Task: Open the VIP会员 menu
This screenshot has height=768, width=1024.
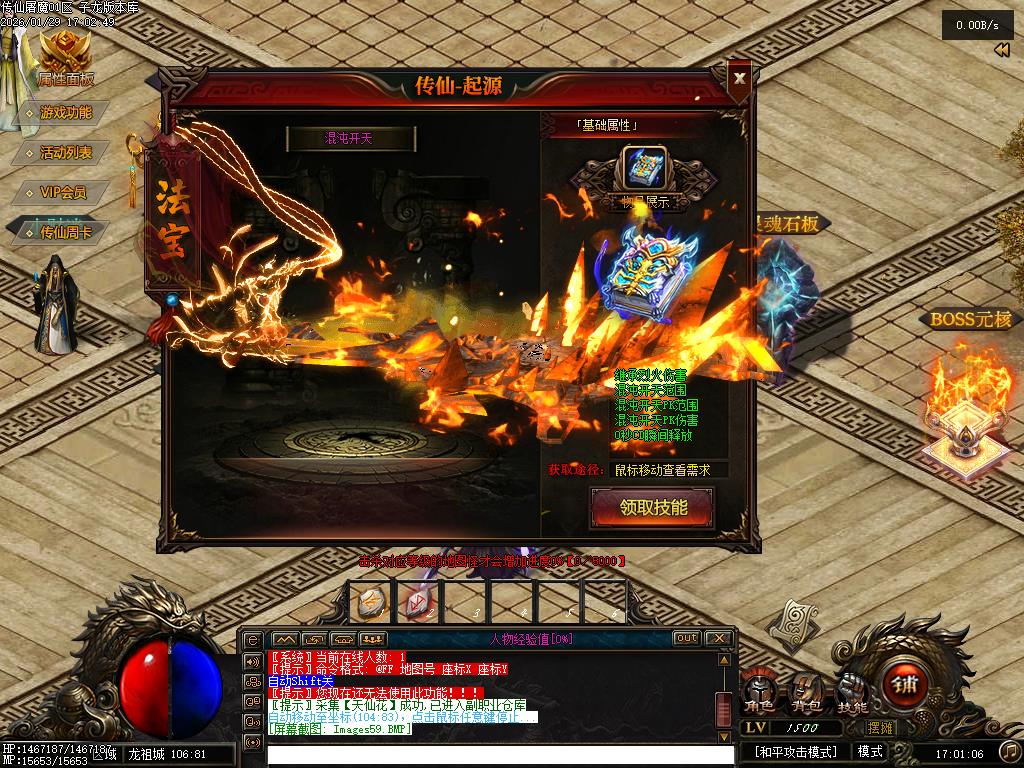Action: (x=63, y=192)
